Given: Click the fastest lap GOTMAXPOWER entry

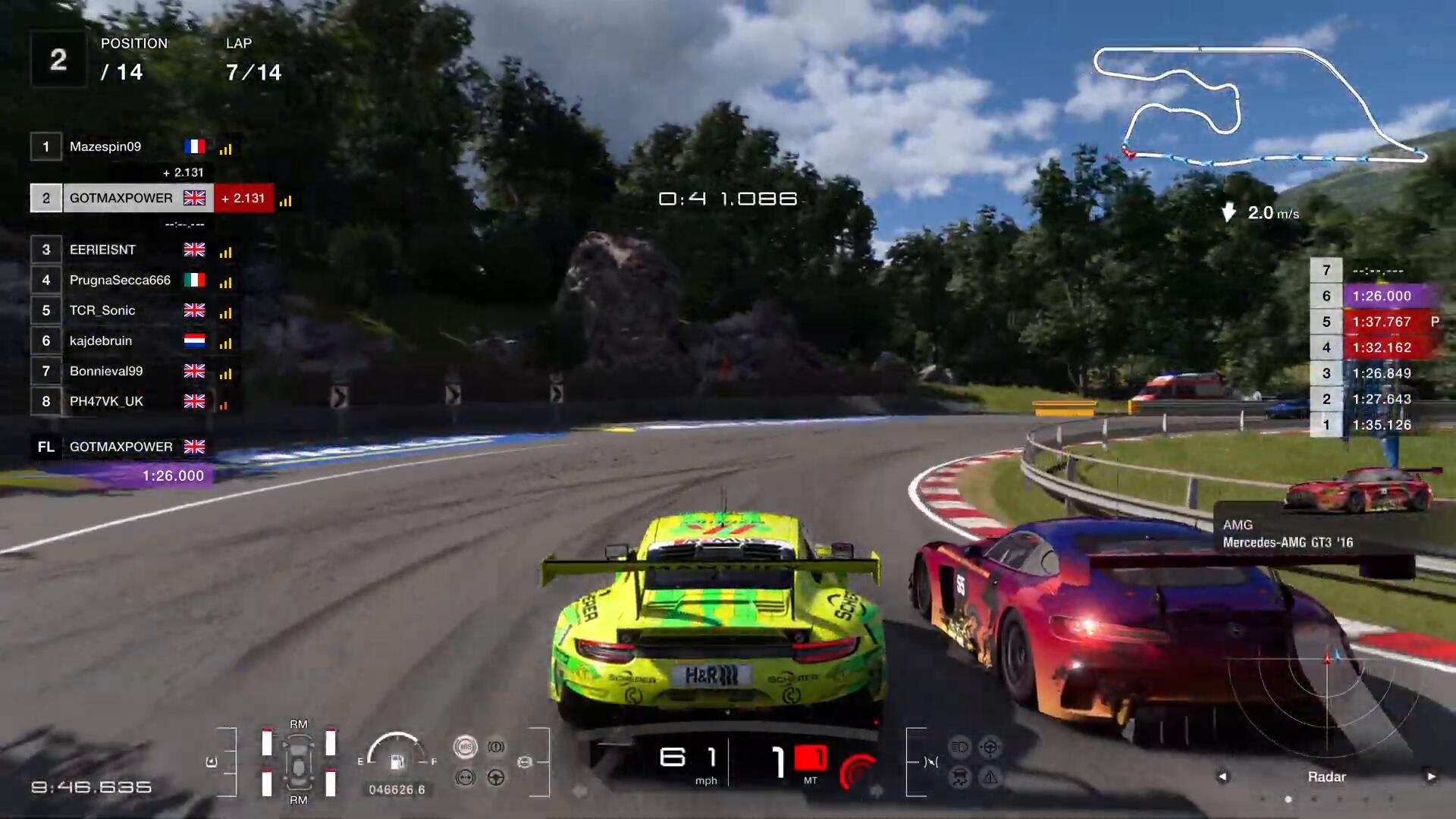Looking at the screenshot, I should [x=121, y=447].
